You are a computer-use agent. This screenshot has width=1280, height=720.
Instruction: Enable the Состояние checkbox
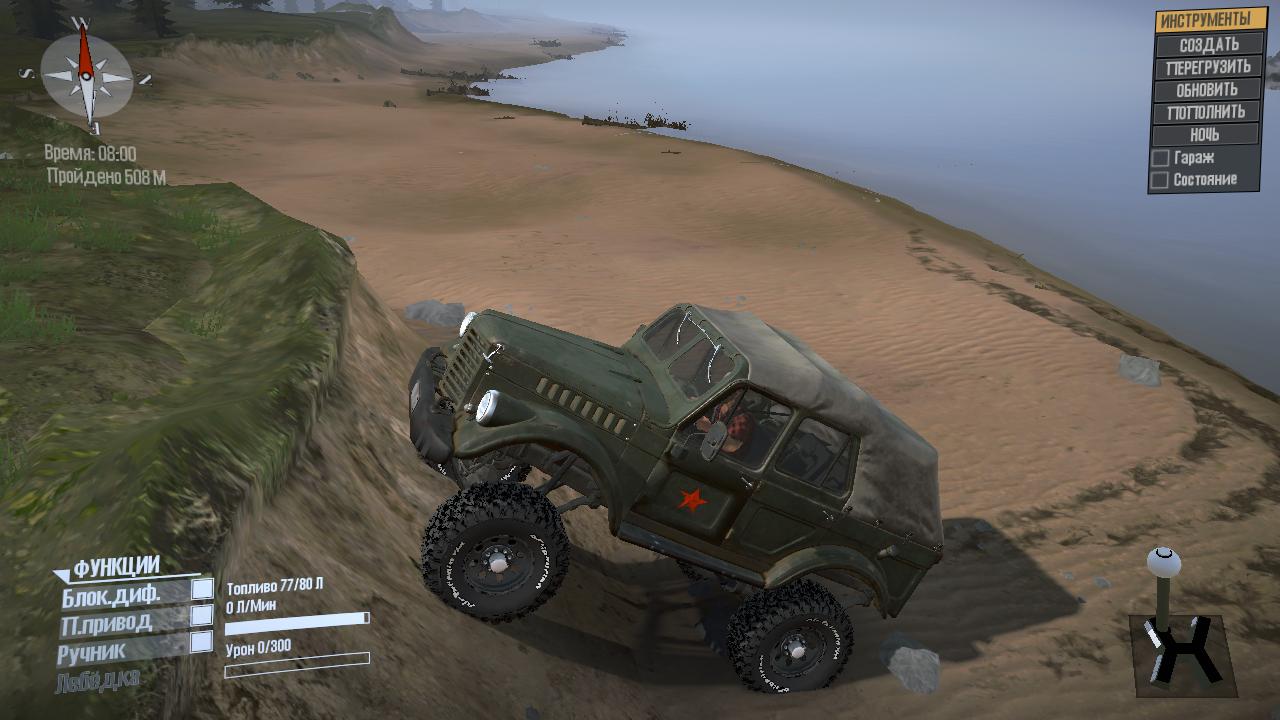tap(1161, 180)
